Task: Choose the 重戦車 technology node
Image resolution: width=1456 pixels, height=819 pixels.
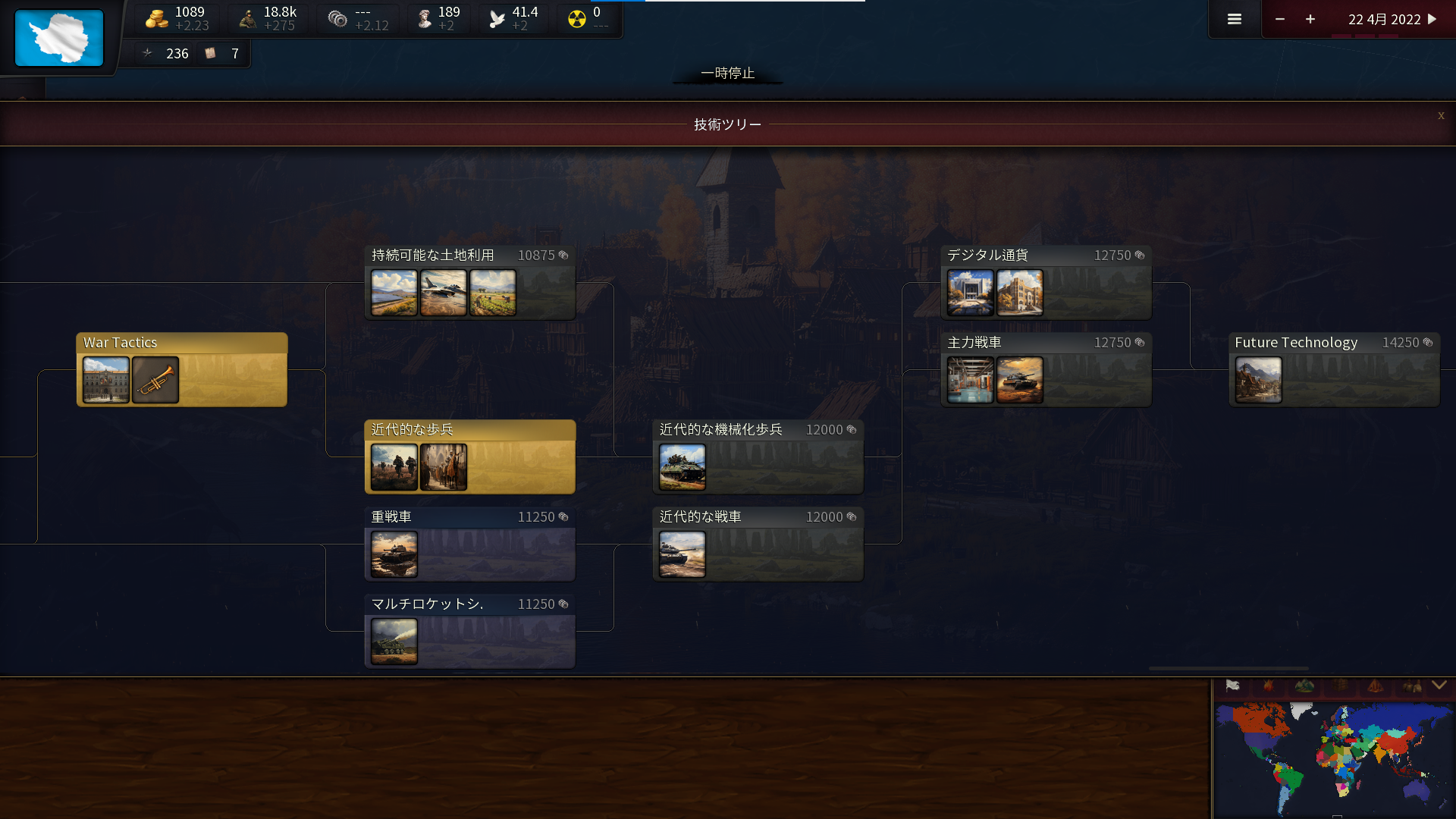Action: [x=470, y=544]
